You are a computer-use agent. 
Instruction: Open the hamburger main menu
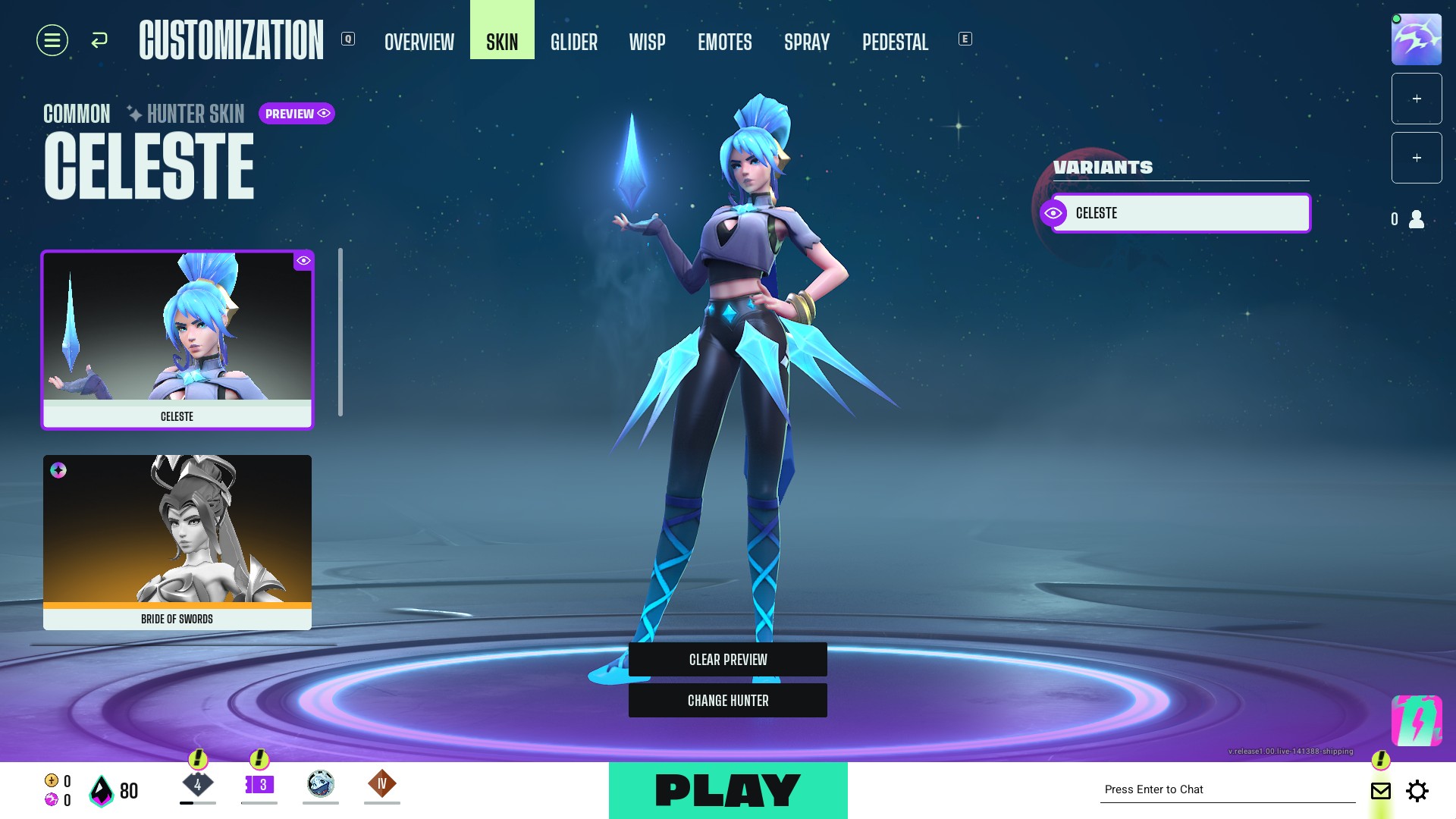52,40
